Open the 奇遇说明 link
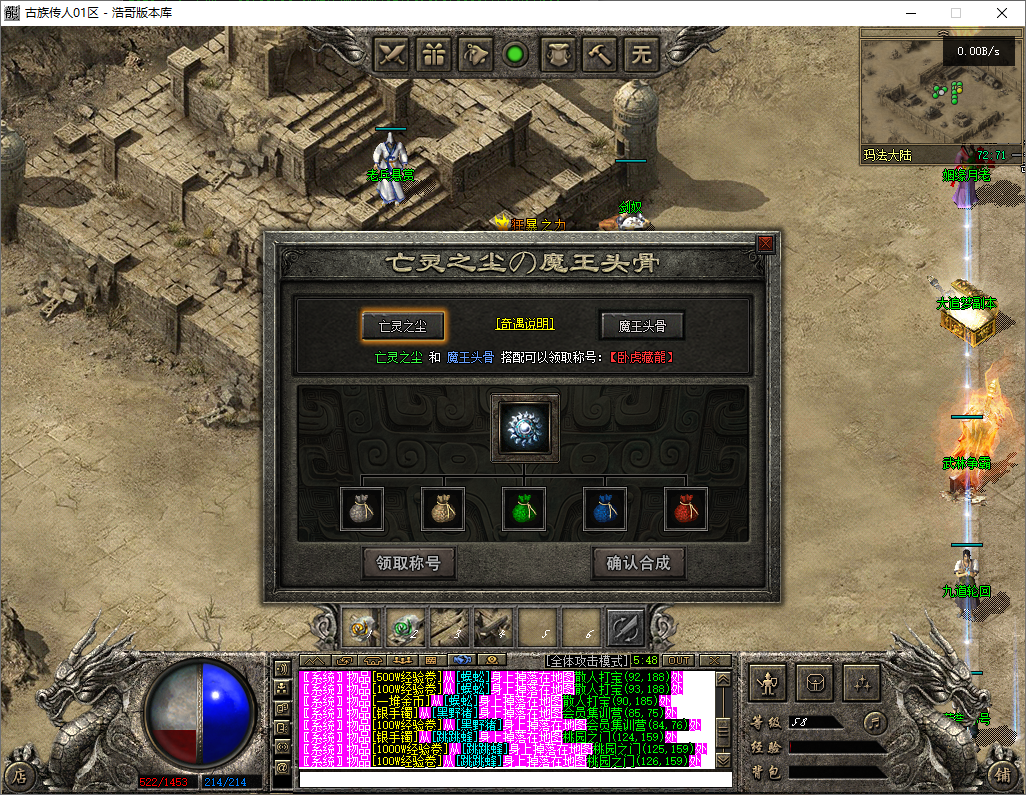Screen dimensions: 1026x795 [x=524, y=324]
